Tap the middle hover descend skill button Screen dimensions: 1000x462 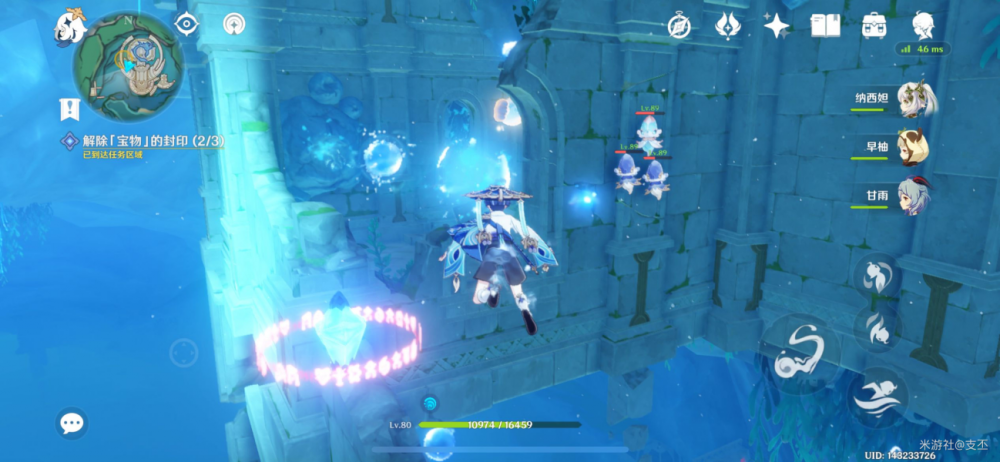[875, 326]
